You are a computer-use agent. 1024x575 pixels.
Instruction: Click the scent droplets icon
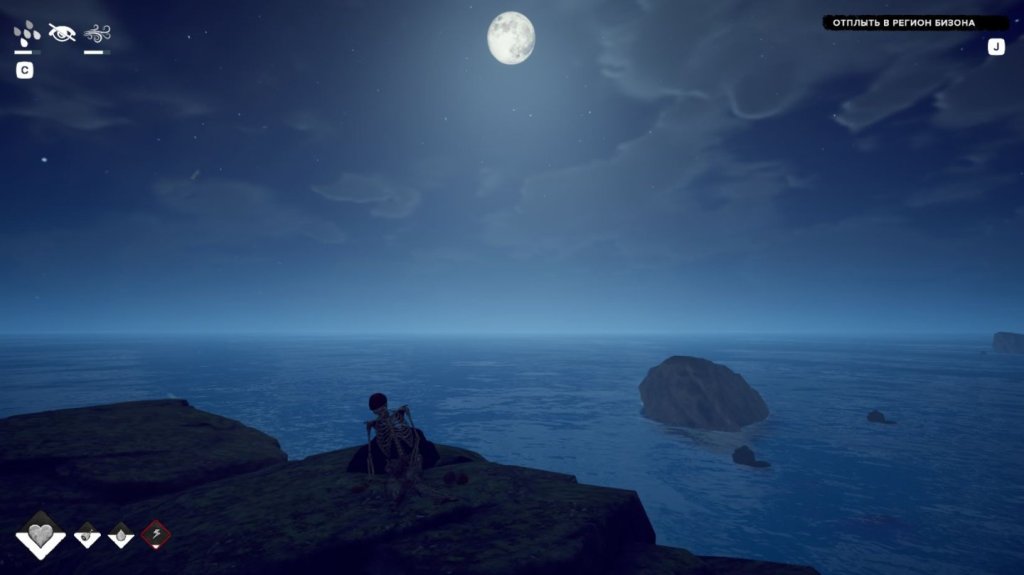27,33
